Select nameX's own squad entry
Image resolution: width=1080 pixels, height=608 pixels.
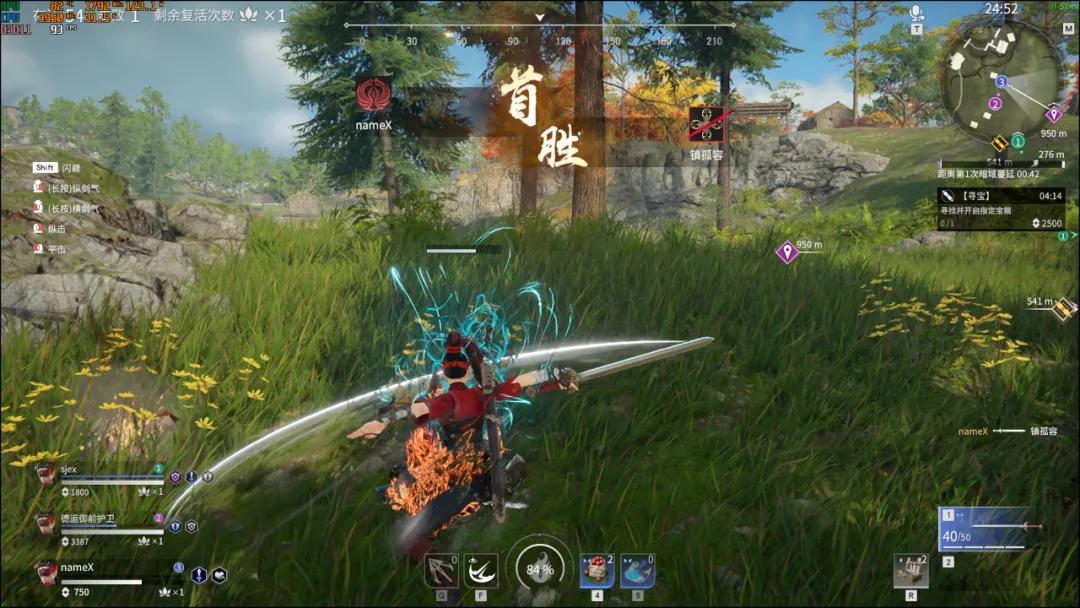[x=100, y=577]
